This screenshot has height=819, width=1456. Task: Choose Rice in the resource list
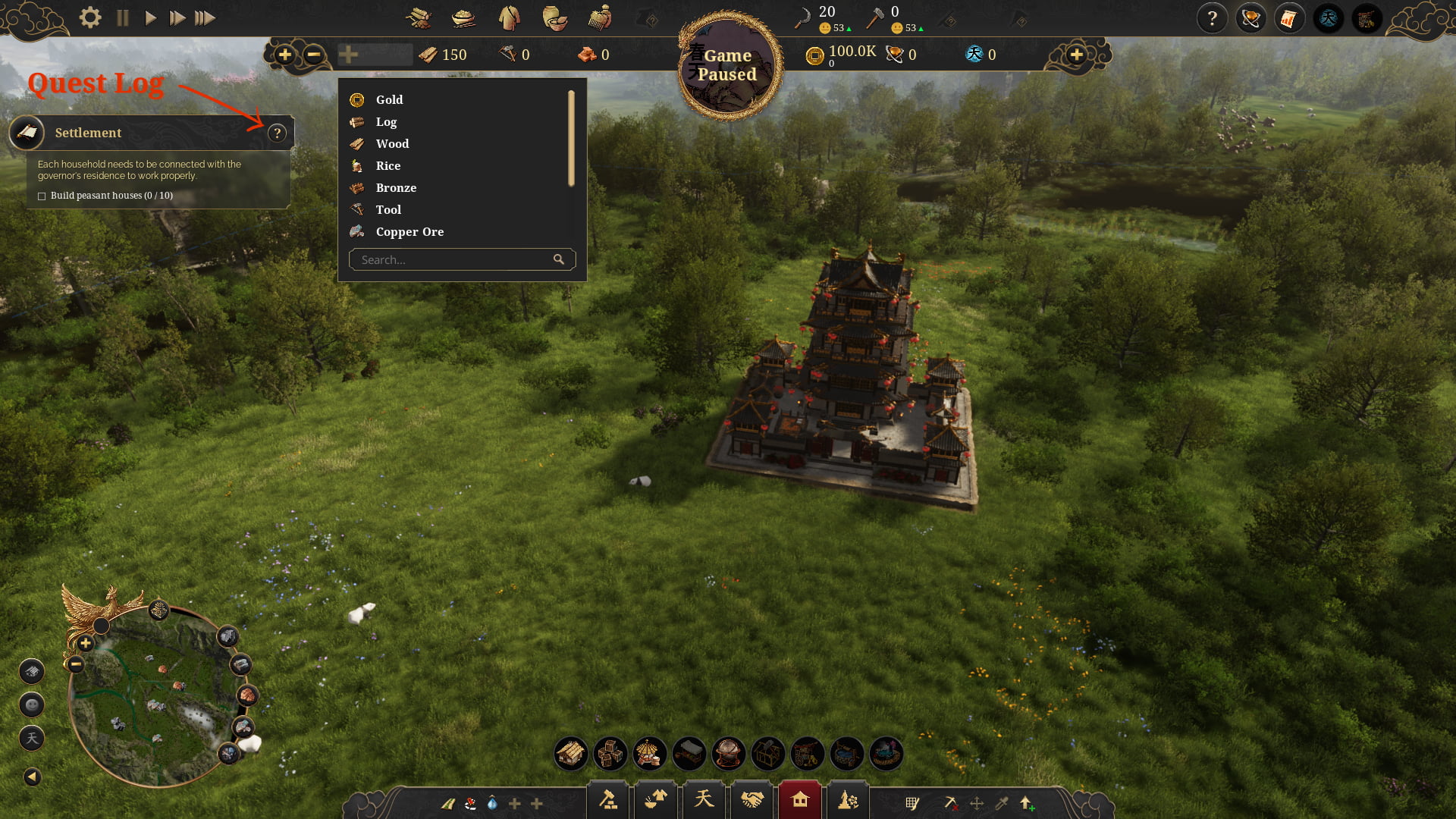click(388, 166)
